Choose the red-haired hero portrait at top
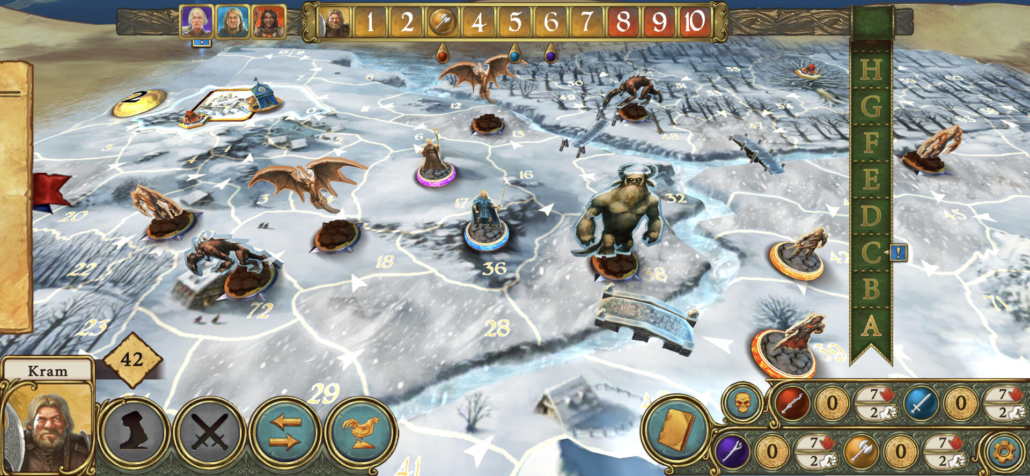The image size is (1030, 476). (x=268, y=21)
